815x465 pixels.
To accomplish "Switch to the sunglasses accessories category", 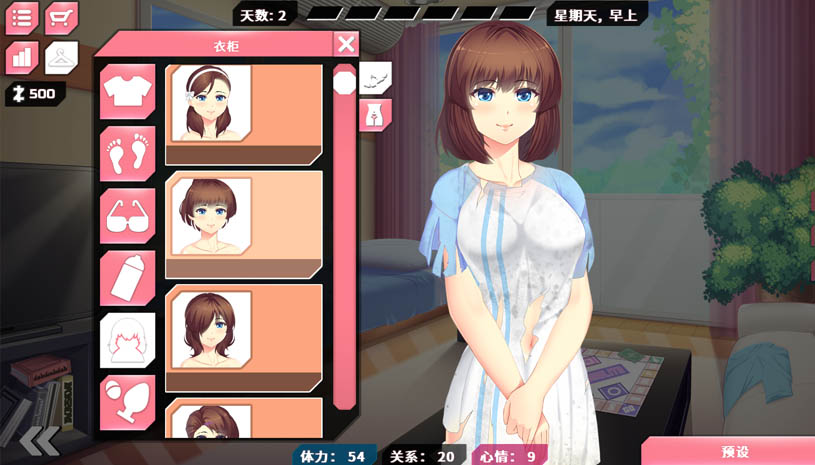I will (127, 215).
